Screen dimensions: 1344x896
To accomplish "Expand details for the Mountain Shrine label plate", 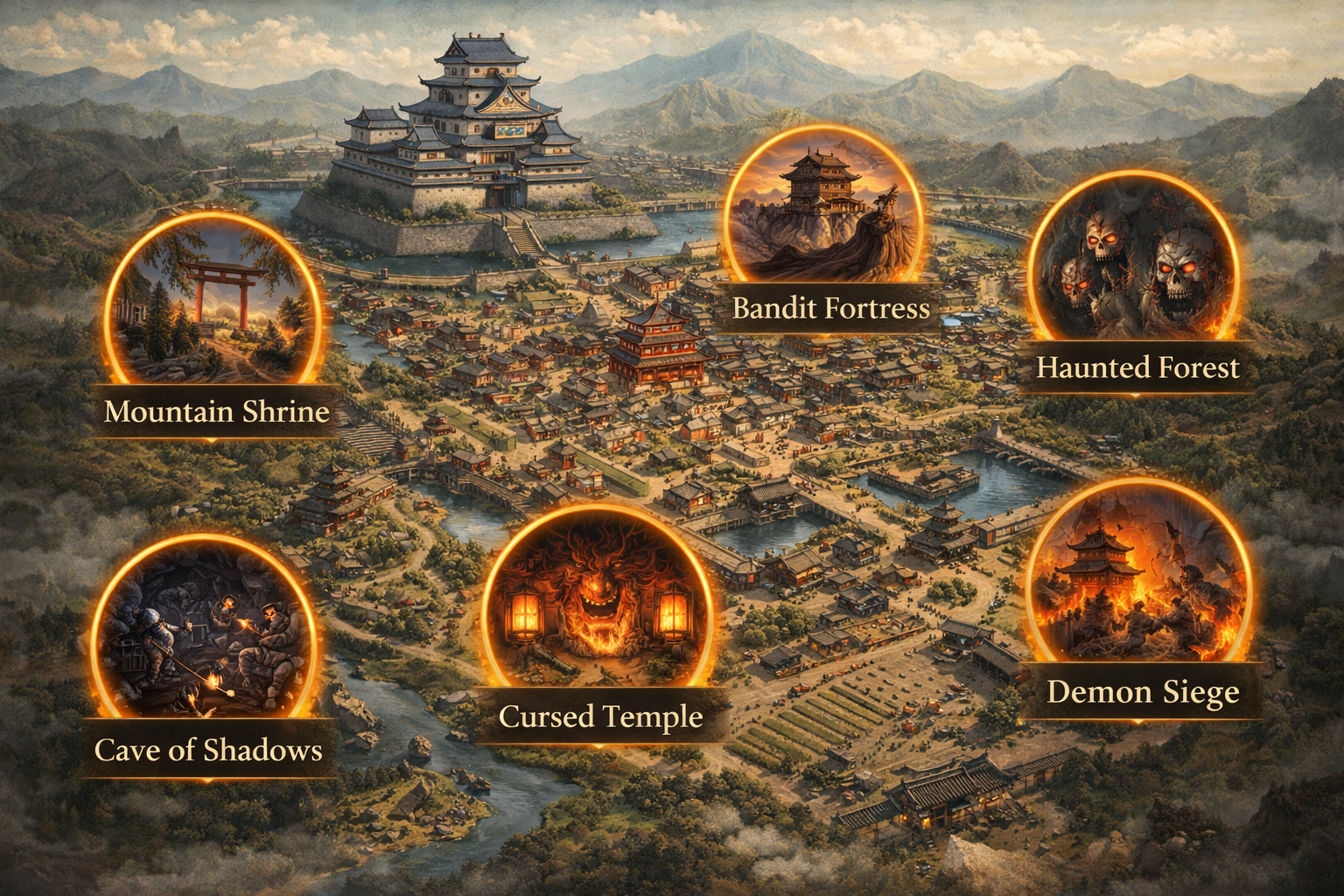I will [215, 410].
